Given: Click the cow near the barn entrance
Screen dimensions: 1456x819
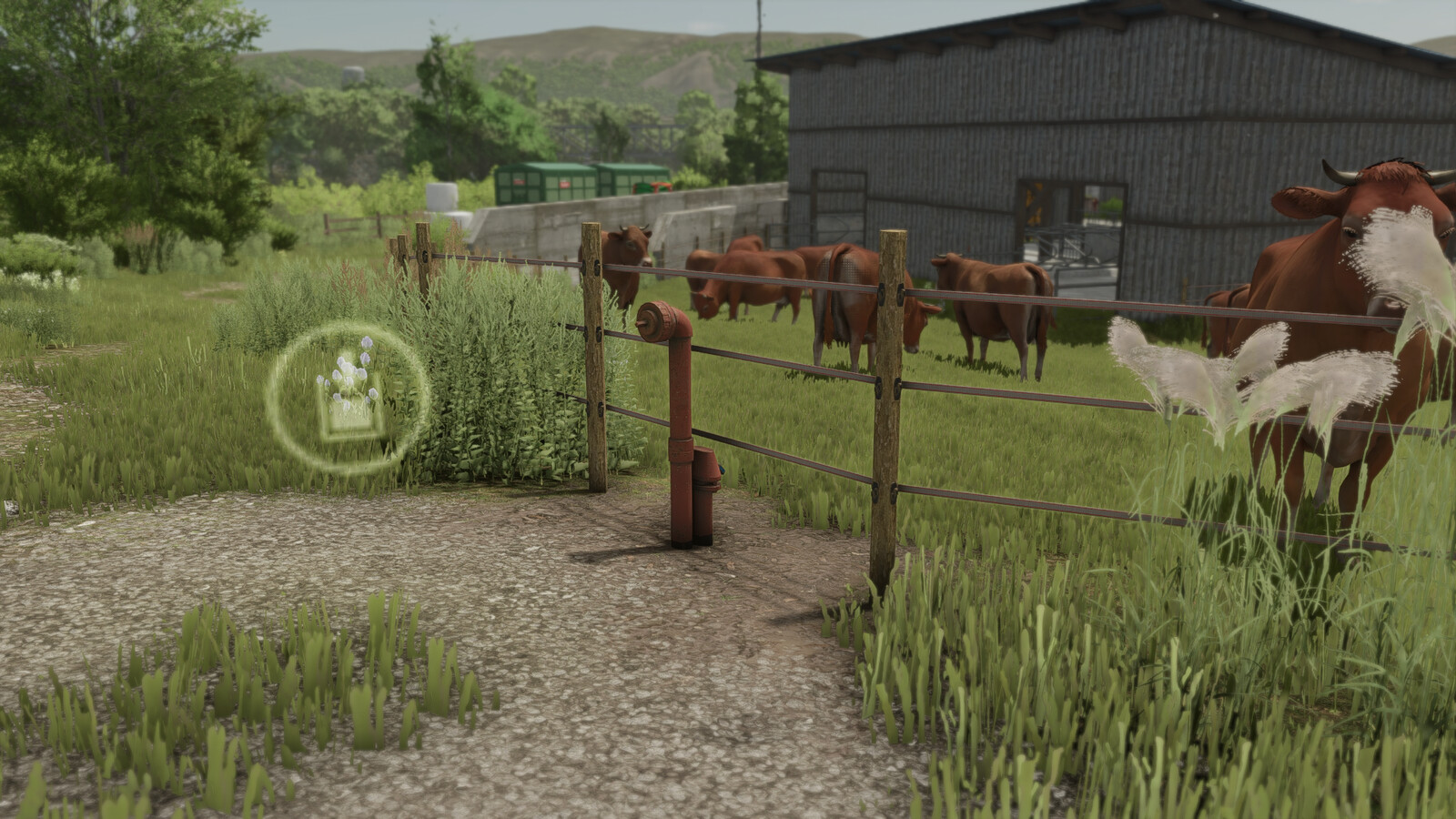Looking at the screenshot, I should click(x=987, y=305).
